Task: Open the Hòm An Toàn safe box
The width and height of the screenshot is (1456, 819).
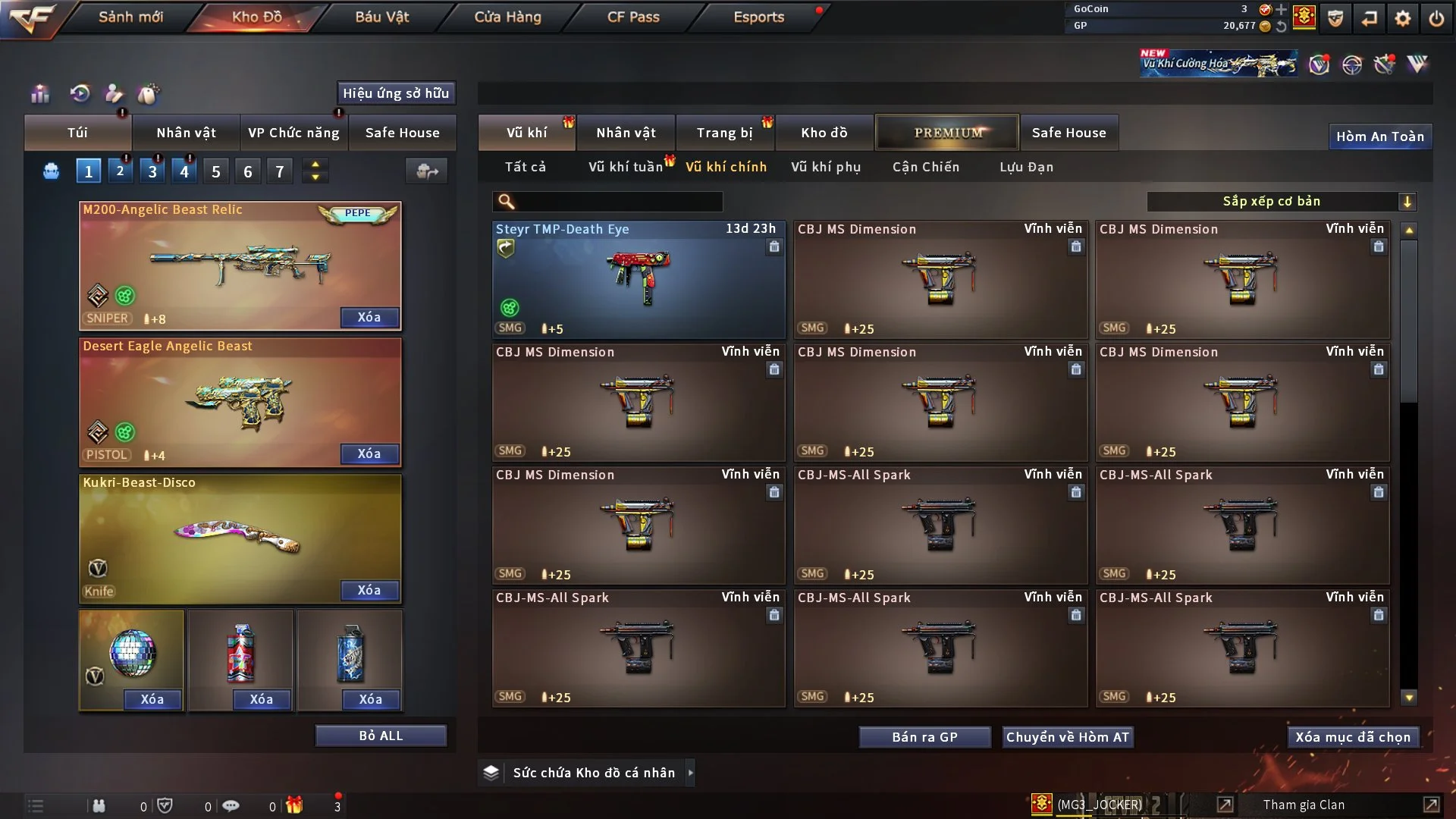Action: click(1379, 136)
